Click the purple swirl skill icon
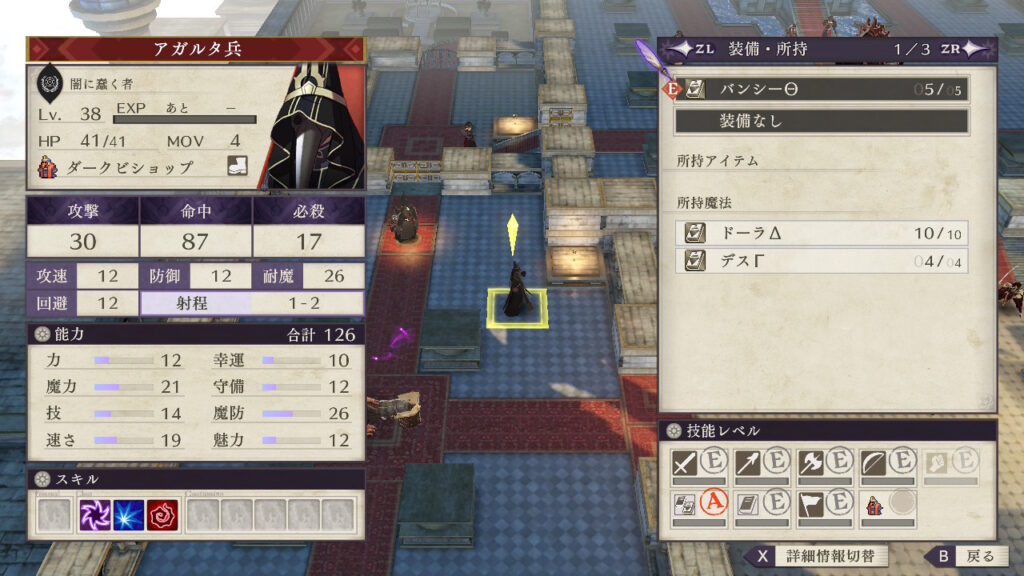This screenshot has height=576, width=1024. point(96,514)
